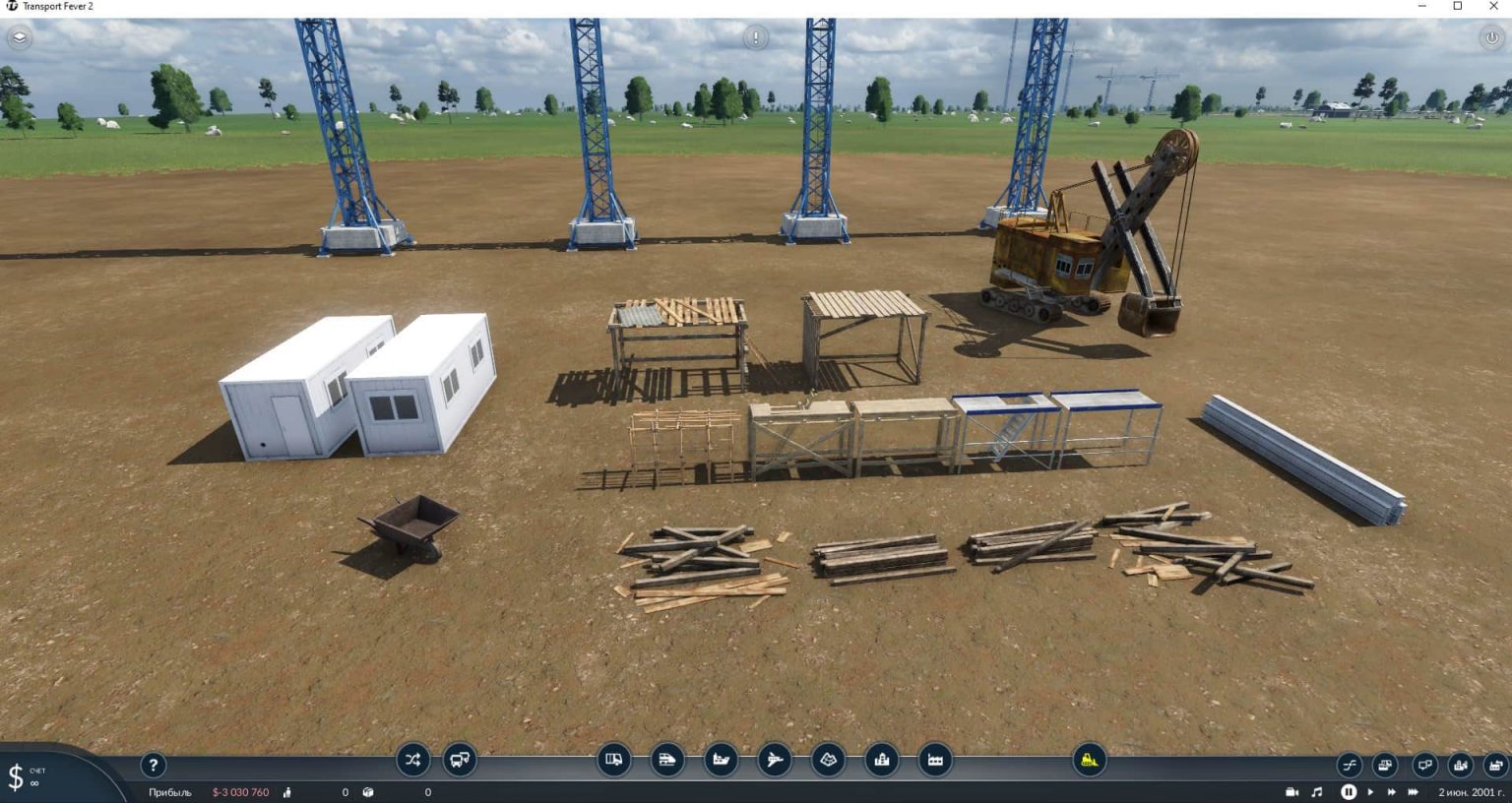Toggle the free camera mode

1292,791
